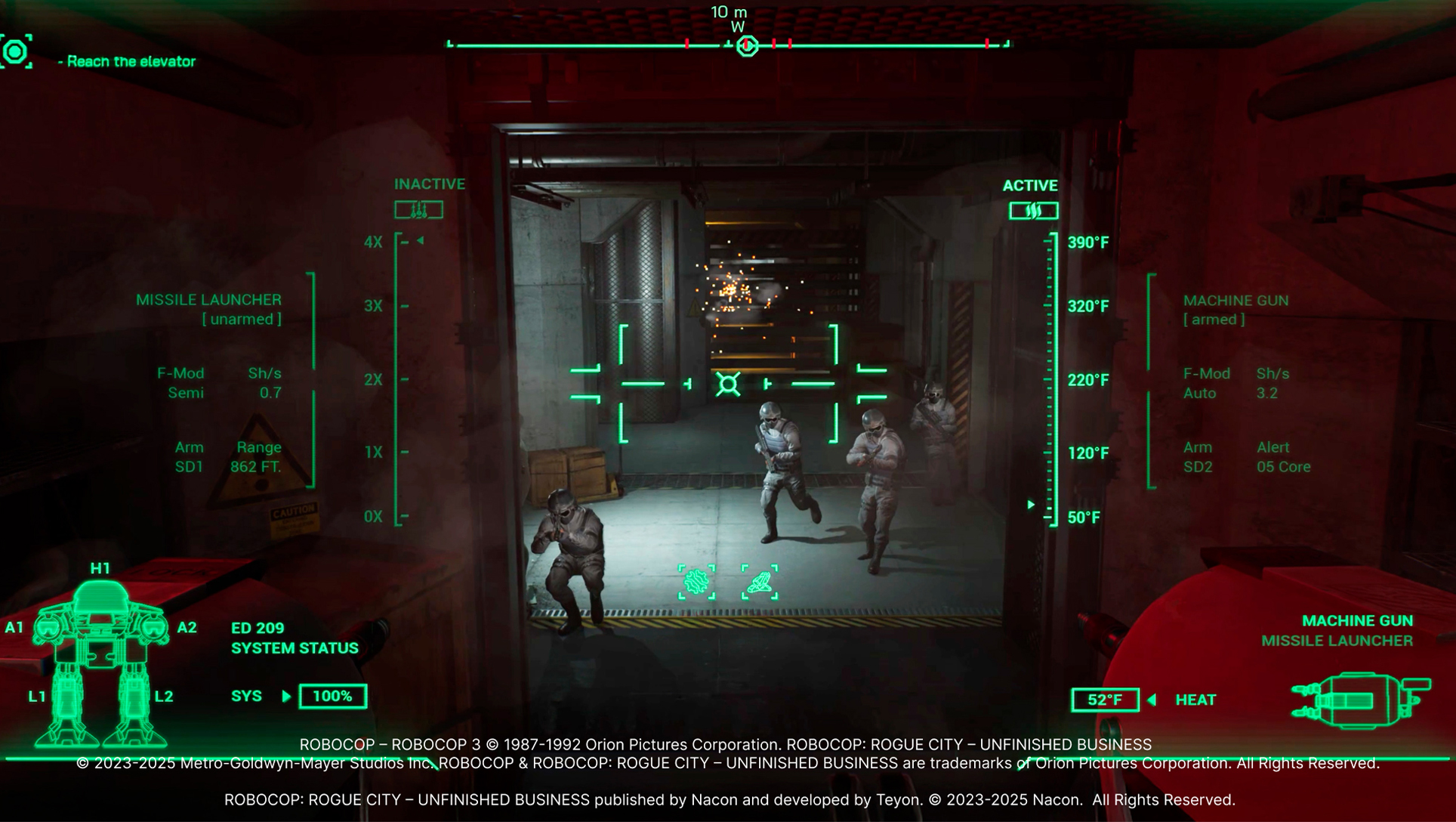Activate the gear-shaped ability icon

(x=696, y=582)
